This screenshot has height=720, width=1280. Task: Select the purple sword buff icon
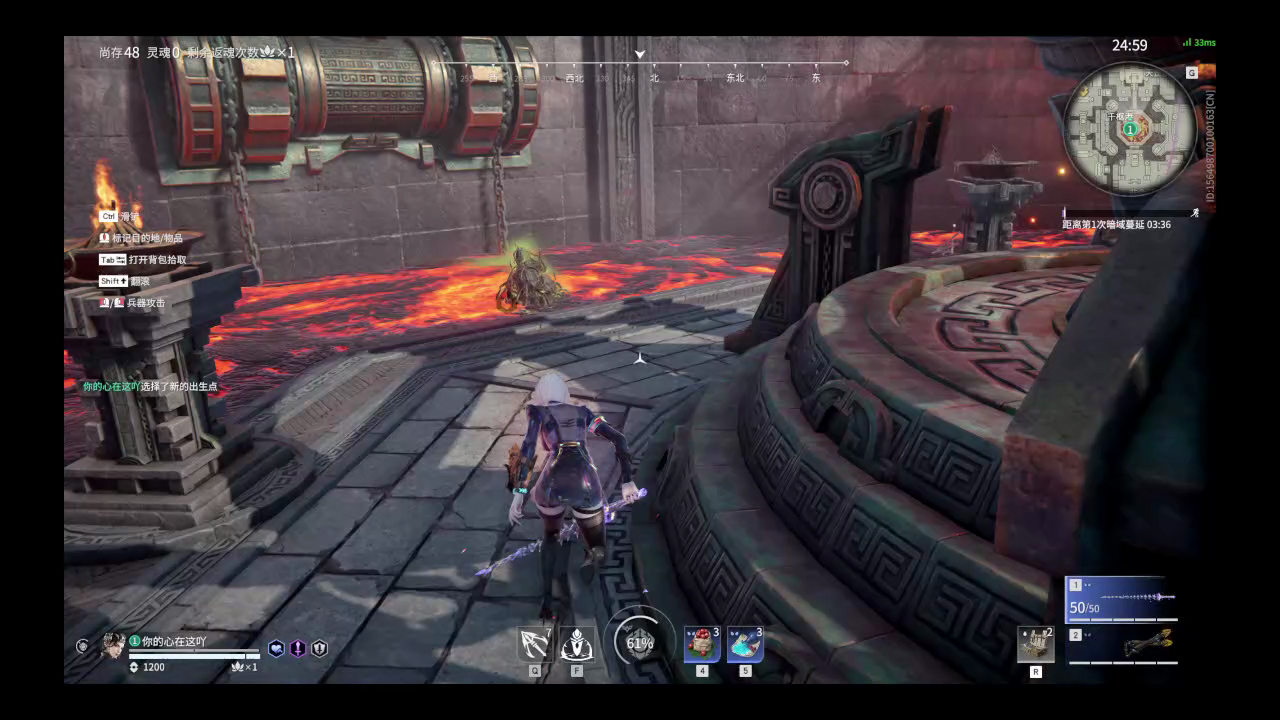tap(298, 648)
